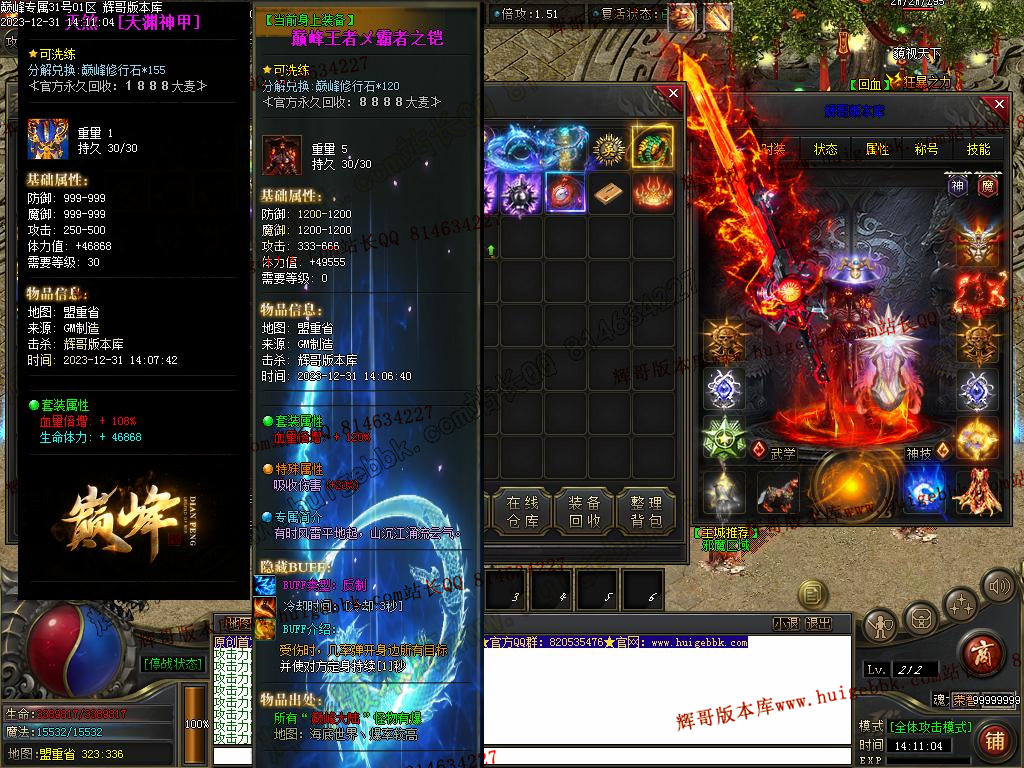Pick the brown book item in bag
Image resolution: width=1024 pixels, height=768 pixels.
tap(609, 192)
